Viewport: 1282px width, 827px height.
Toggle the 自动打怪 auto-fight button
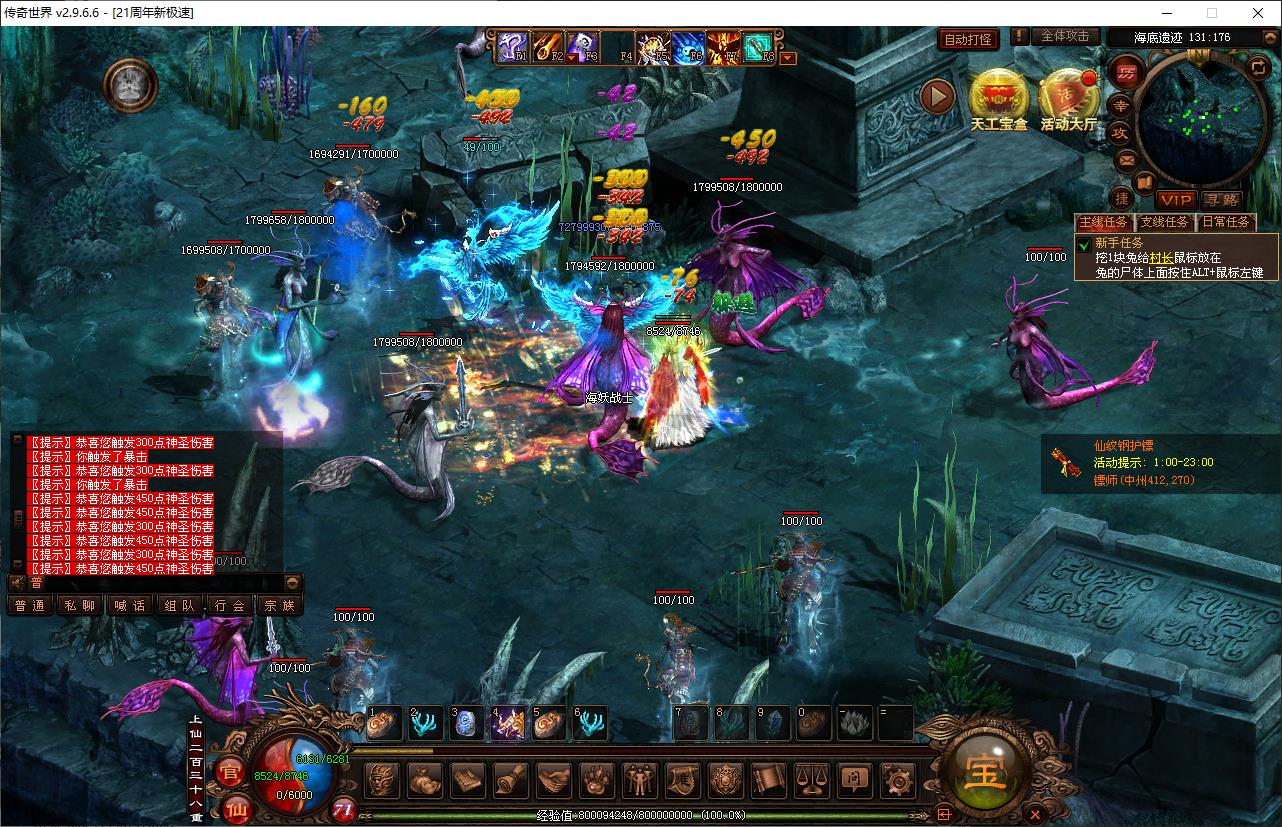(969, 39)
